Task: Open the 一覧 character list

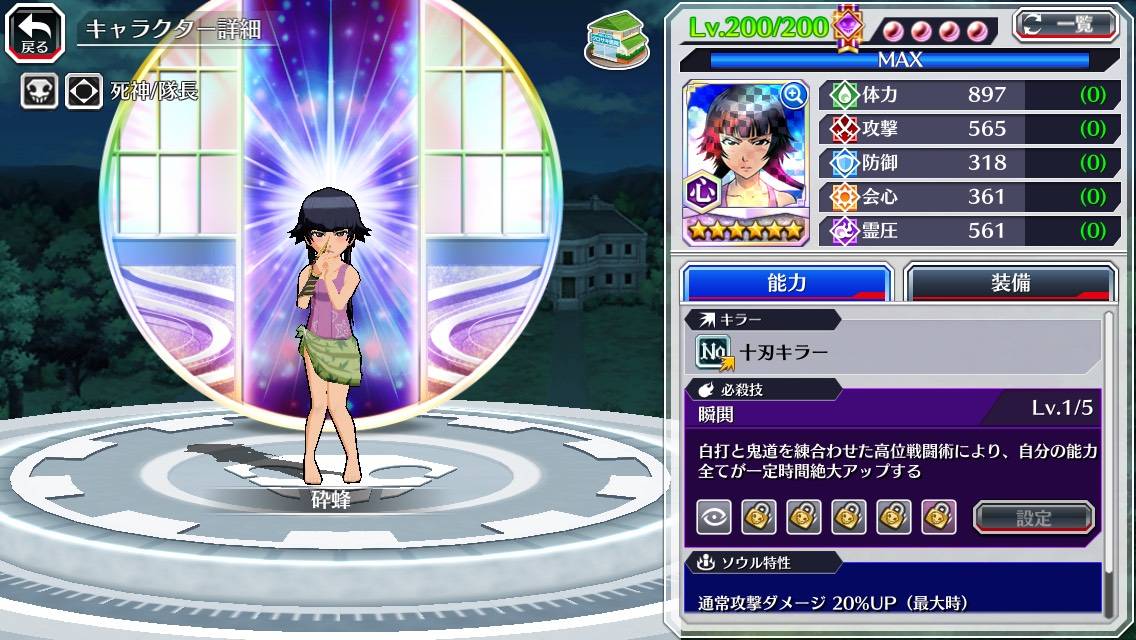Action: 1065,24
